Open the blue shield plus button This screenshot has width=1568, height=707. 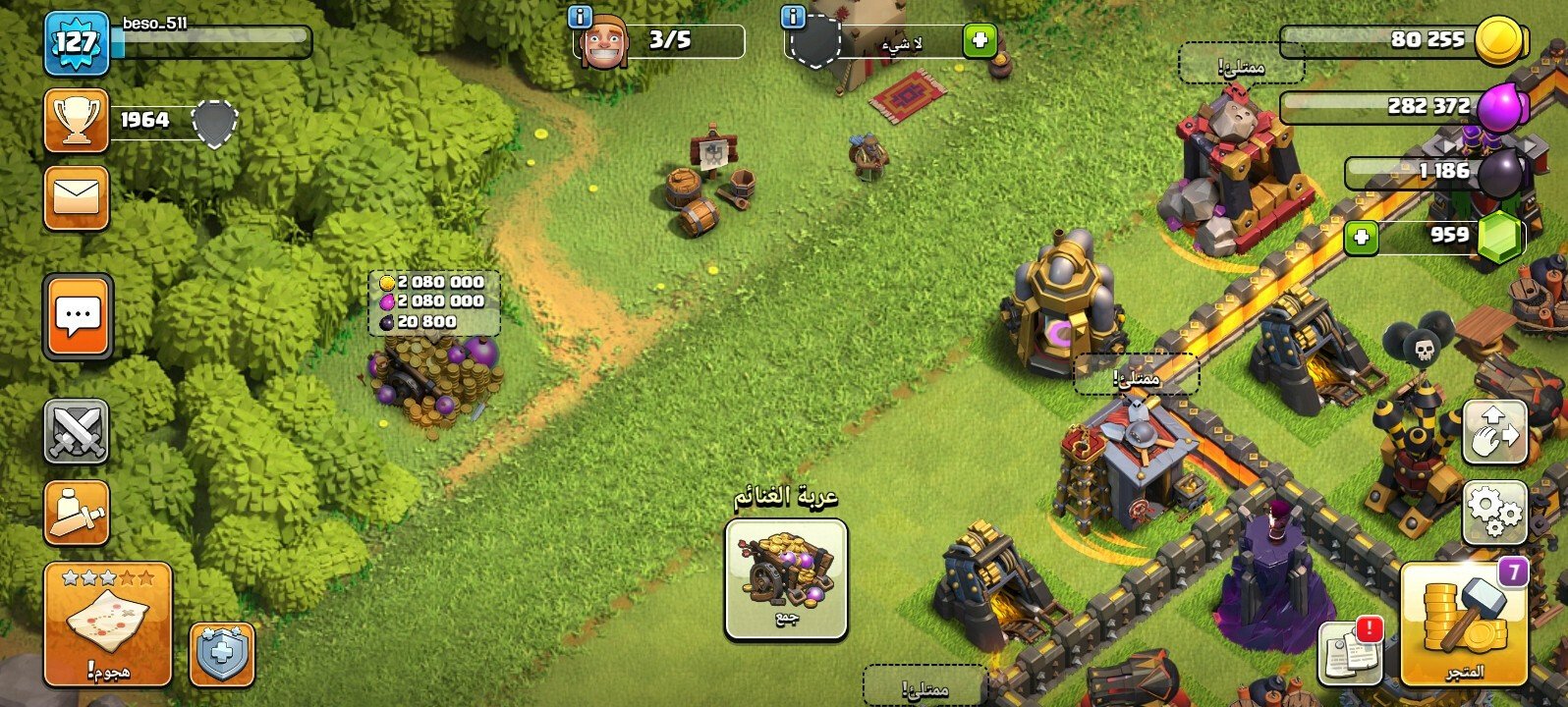(221, 654)
